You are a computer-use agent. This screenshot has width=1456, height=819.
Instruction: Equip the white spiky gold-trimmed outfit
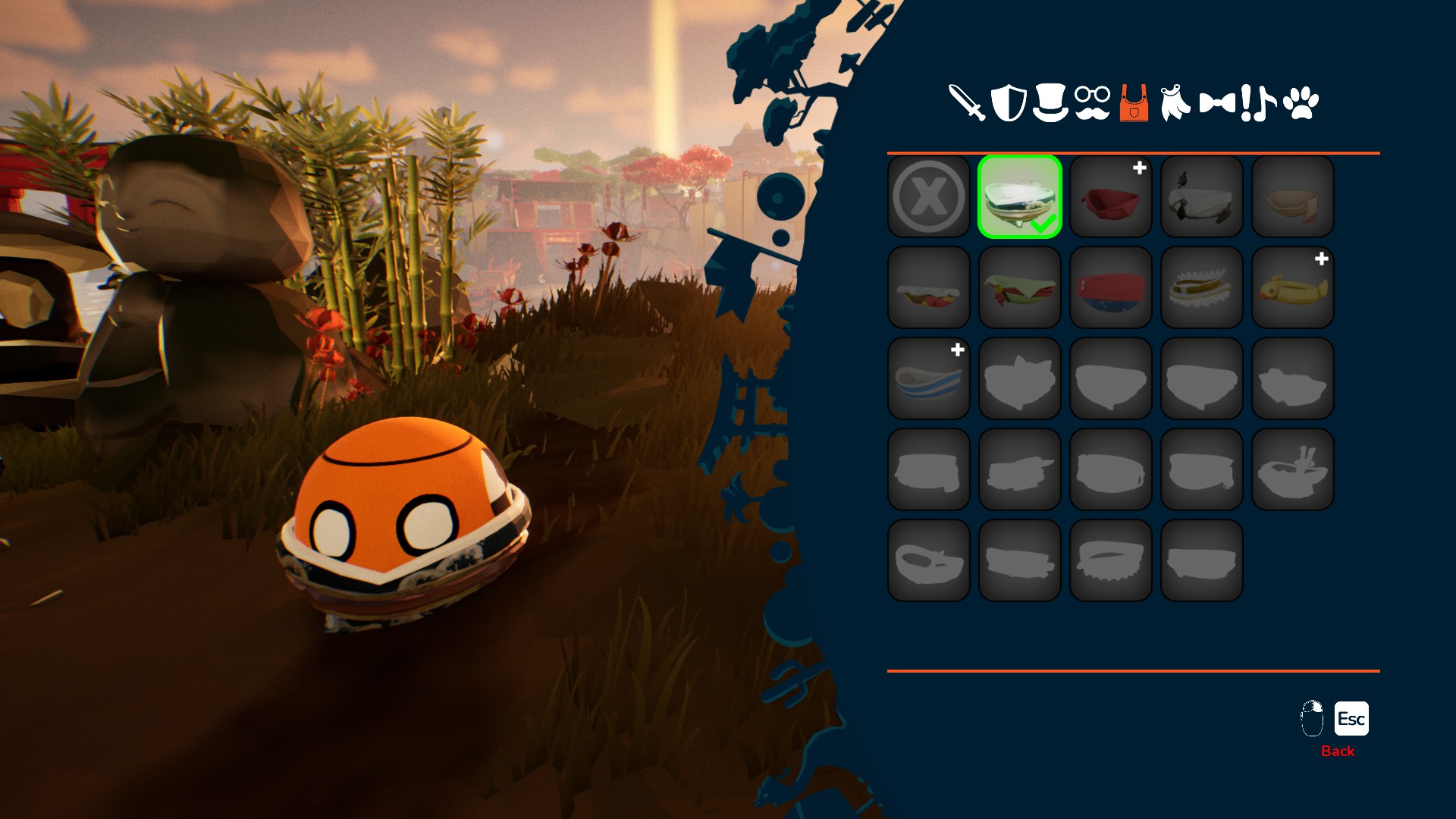click(1202, 287)
